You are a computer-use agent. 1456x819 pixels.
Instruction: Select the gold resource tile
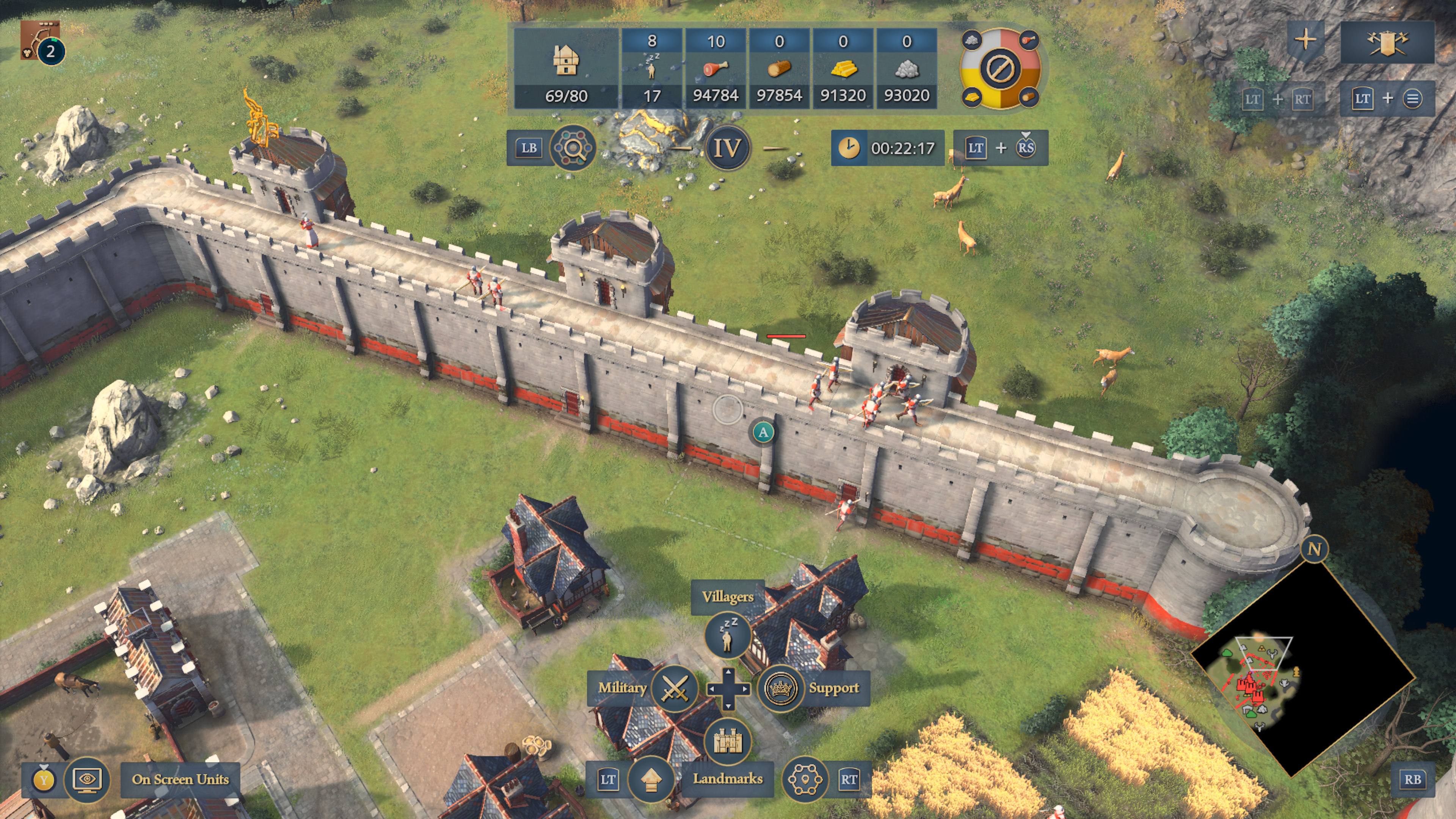pyautogui.click(x=843, y=68)
